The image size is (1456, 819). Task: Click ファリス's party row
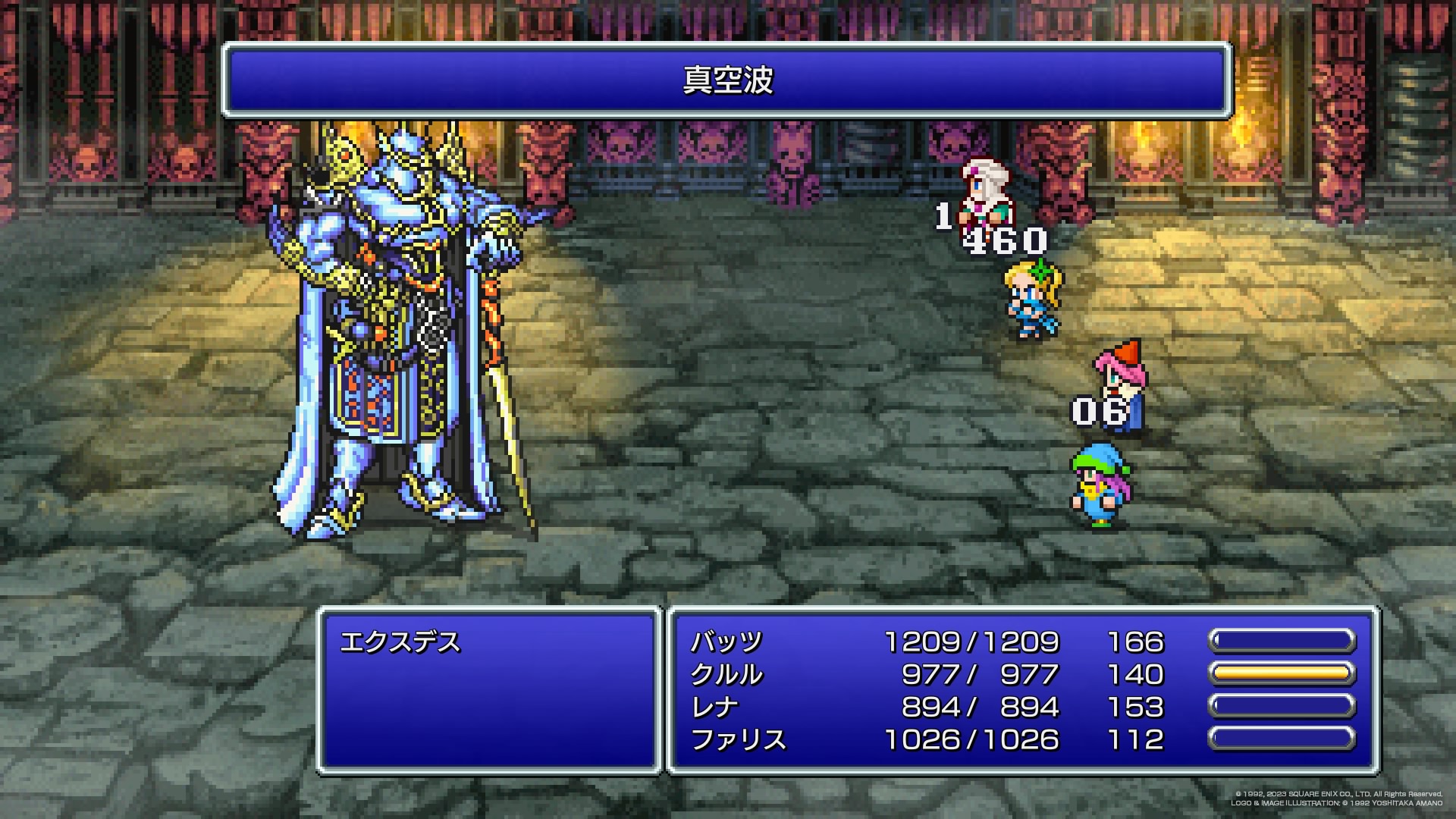pyautogui.click(x=738, y=740)
